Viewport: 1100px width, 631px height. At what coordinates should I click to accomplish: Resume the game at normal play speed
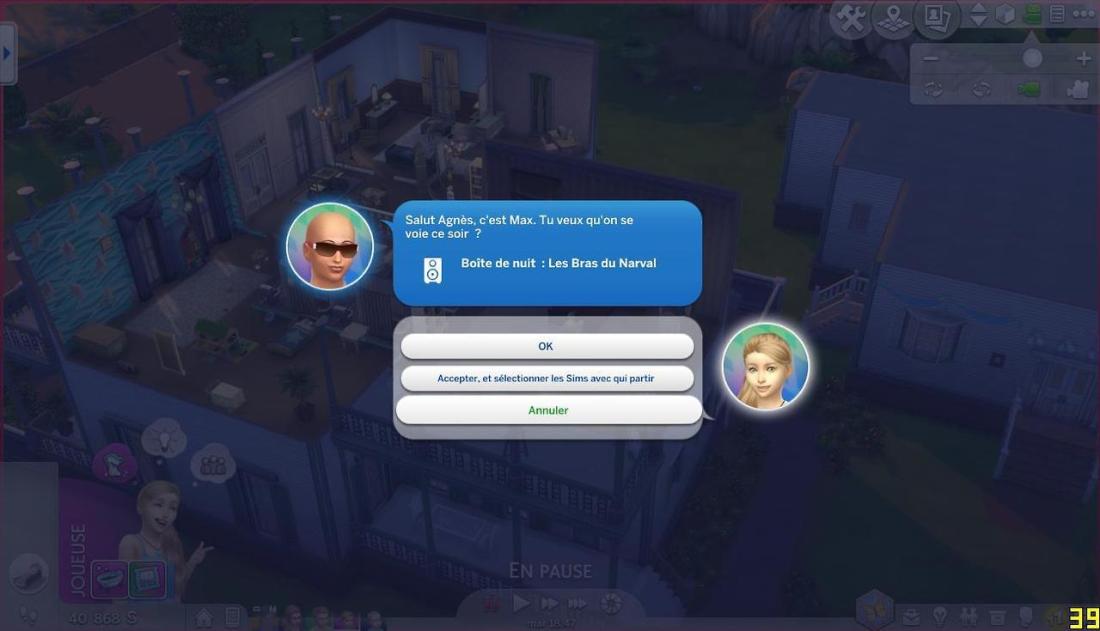(521, 603)
